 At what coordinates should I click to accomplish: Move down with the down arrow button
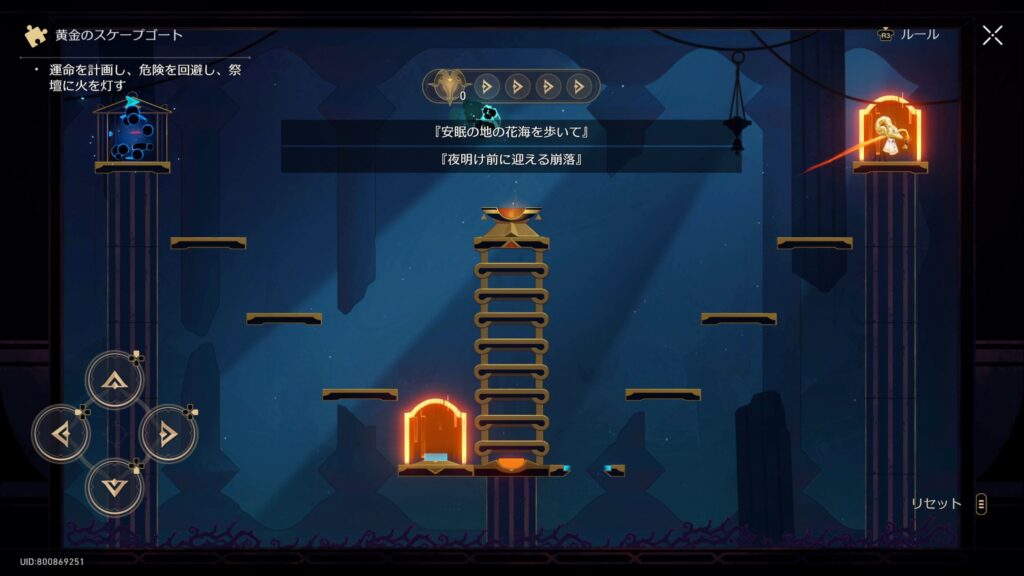(x=115, y=487)
